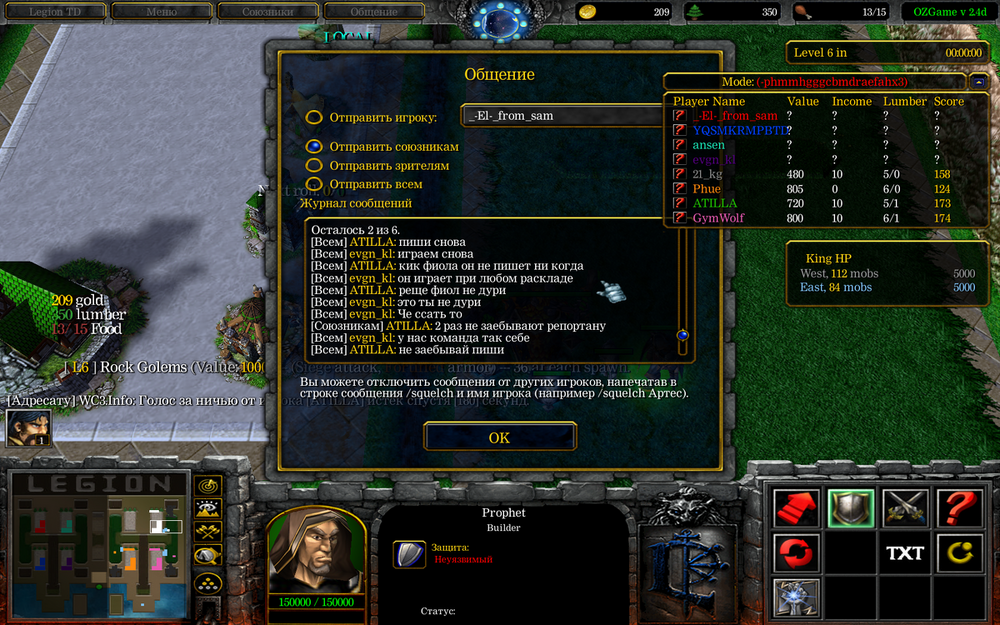Confirm the chat dialog with OK
The image size is (1000, 625).
[499, 437]
